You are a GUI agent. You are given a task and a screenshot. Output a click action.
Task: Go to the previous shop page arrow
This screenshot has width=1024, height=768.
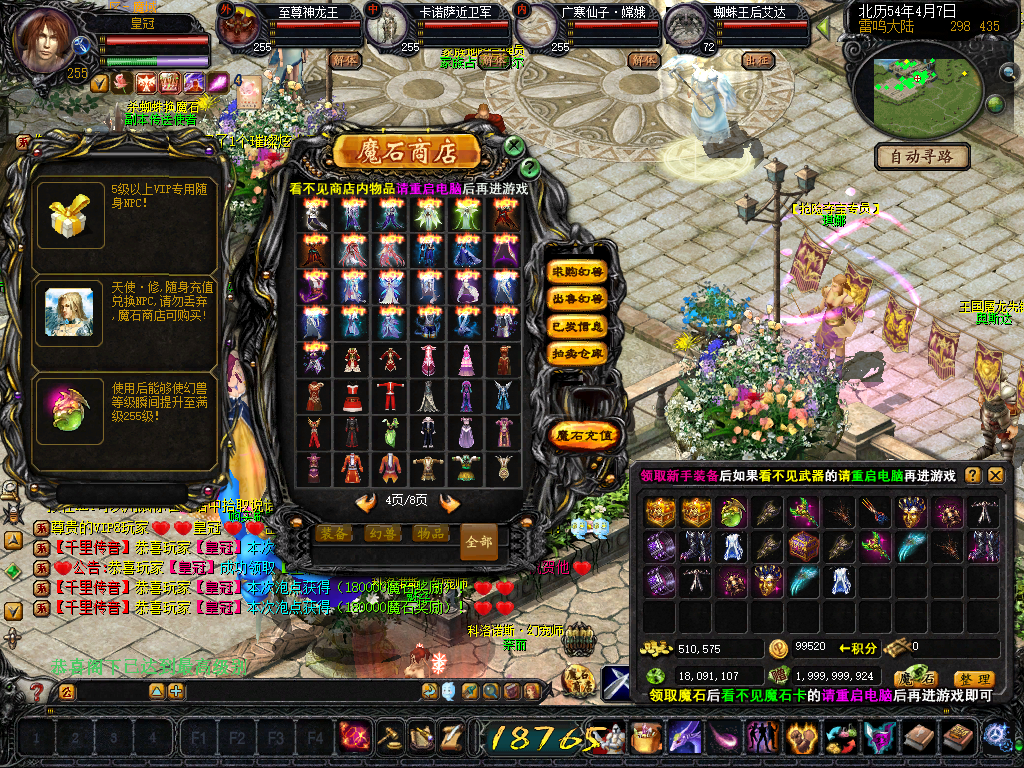click(x=366, y=502)
